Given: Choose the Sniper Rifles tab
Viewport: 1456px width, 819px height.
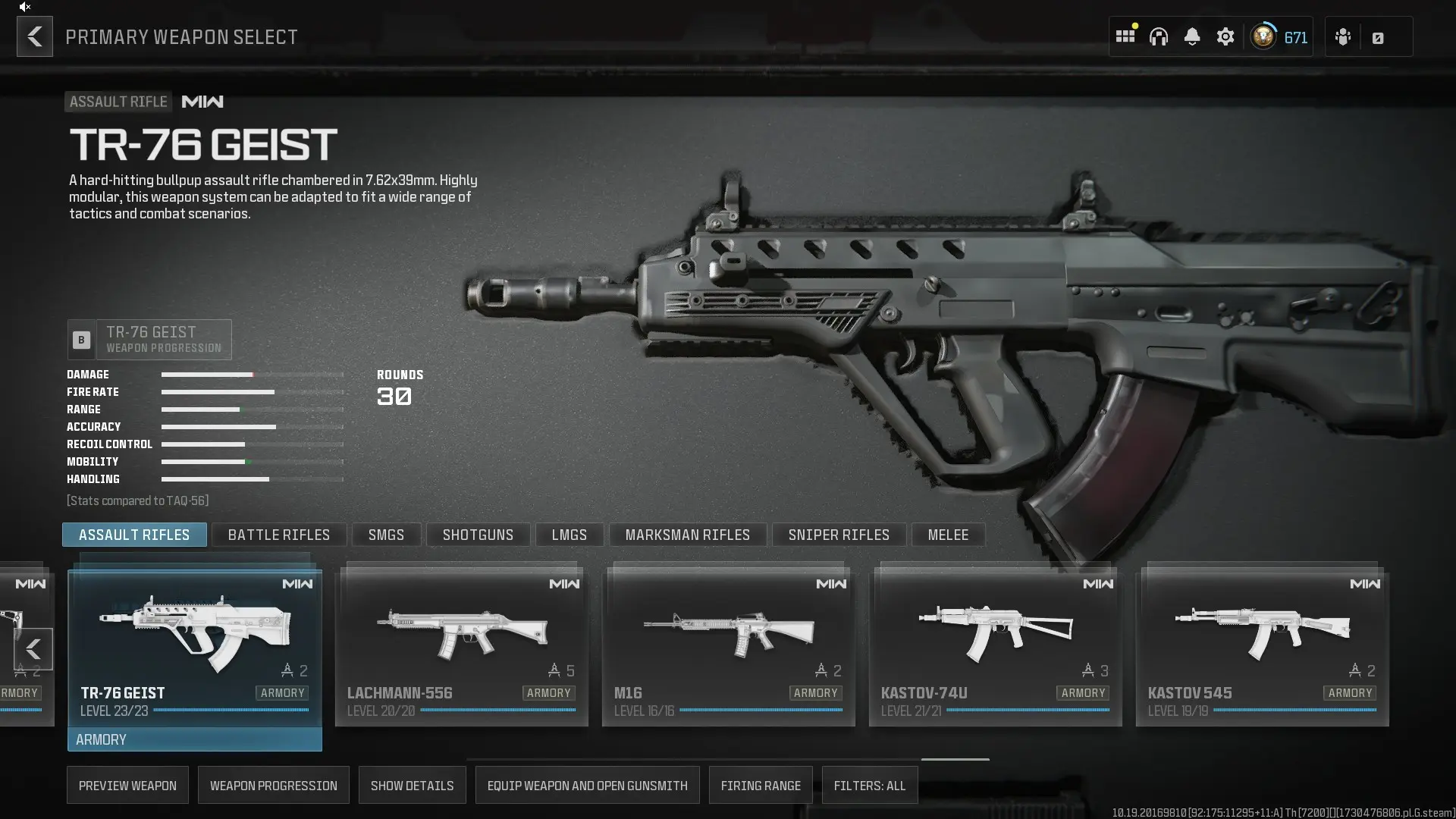Looking at the screenshot, I should (839, 535).
